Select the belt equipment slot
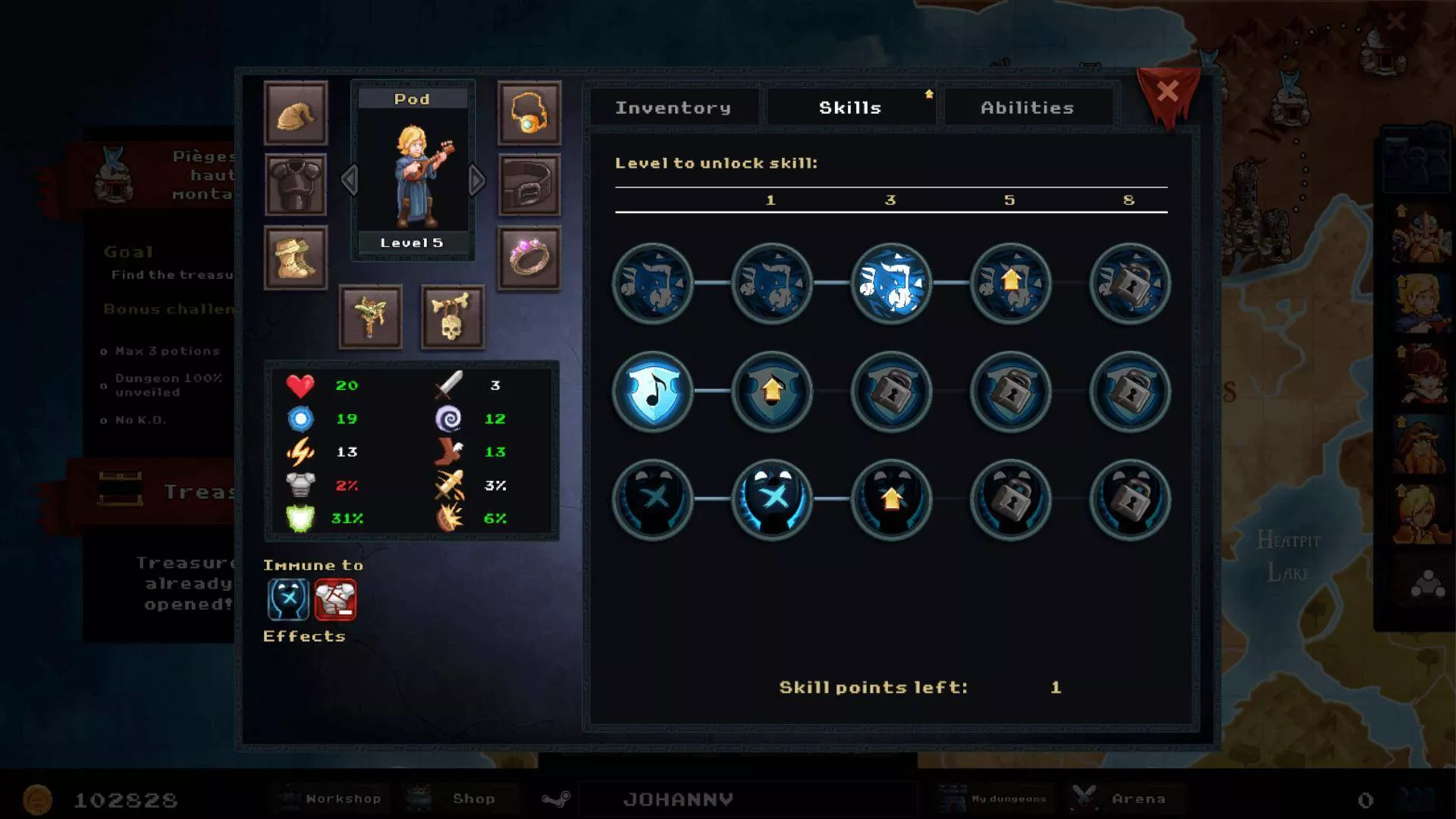Screen dimensions: 1456x819 [529, 185]
